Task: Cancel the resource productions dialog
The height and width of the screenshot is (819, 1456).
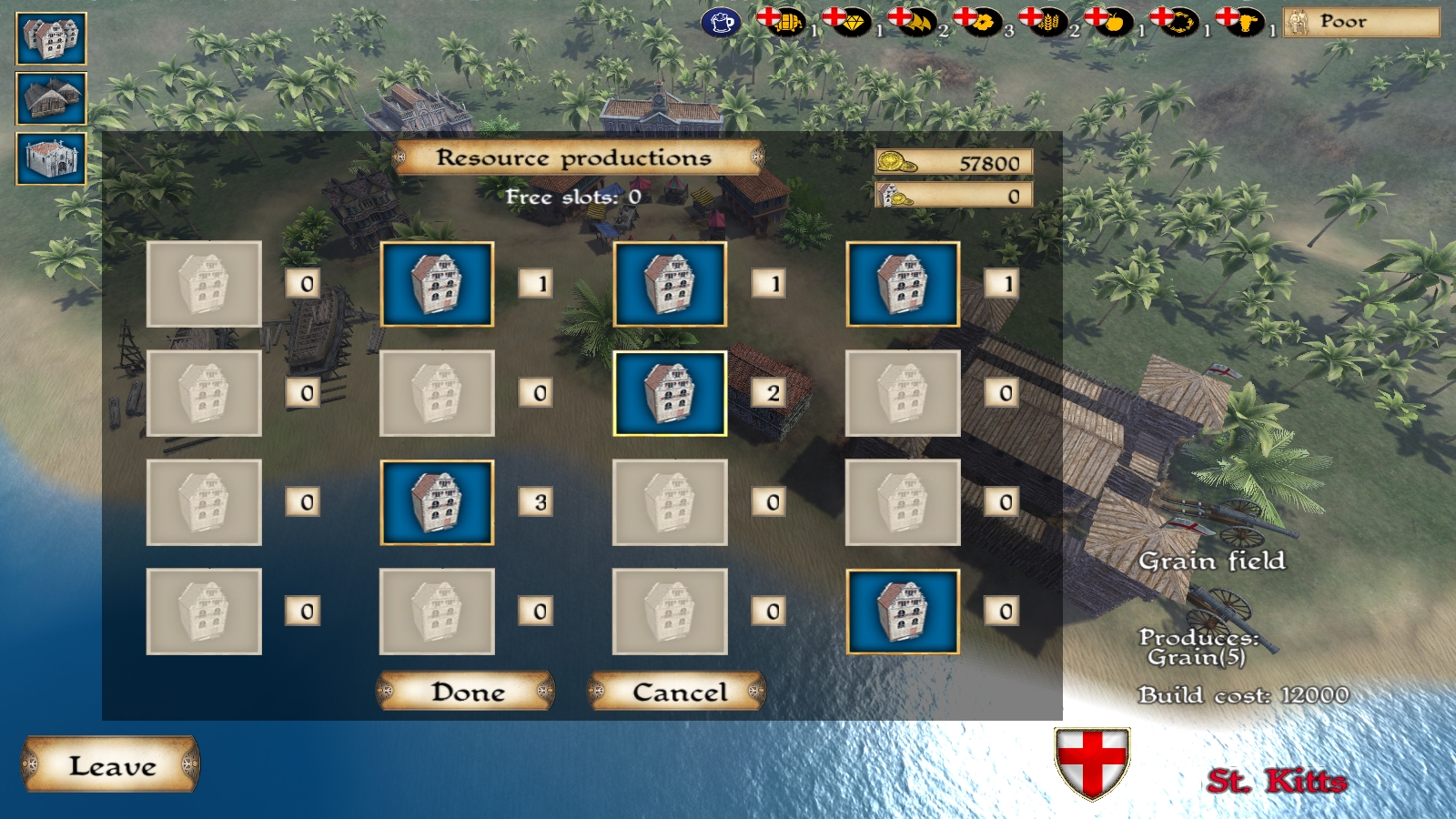Action: (x=679, y=692)
